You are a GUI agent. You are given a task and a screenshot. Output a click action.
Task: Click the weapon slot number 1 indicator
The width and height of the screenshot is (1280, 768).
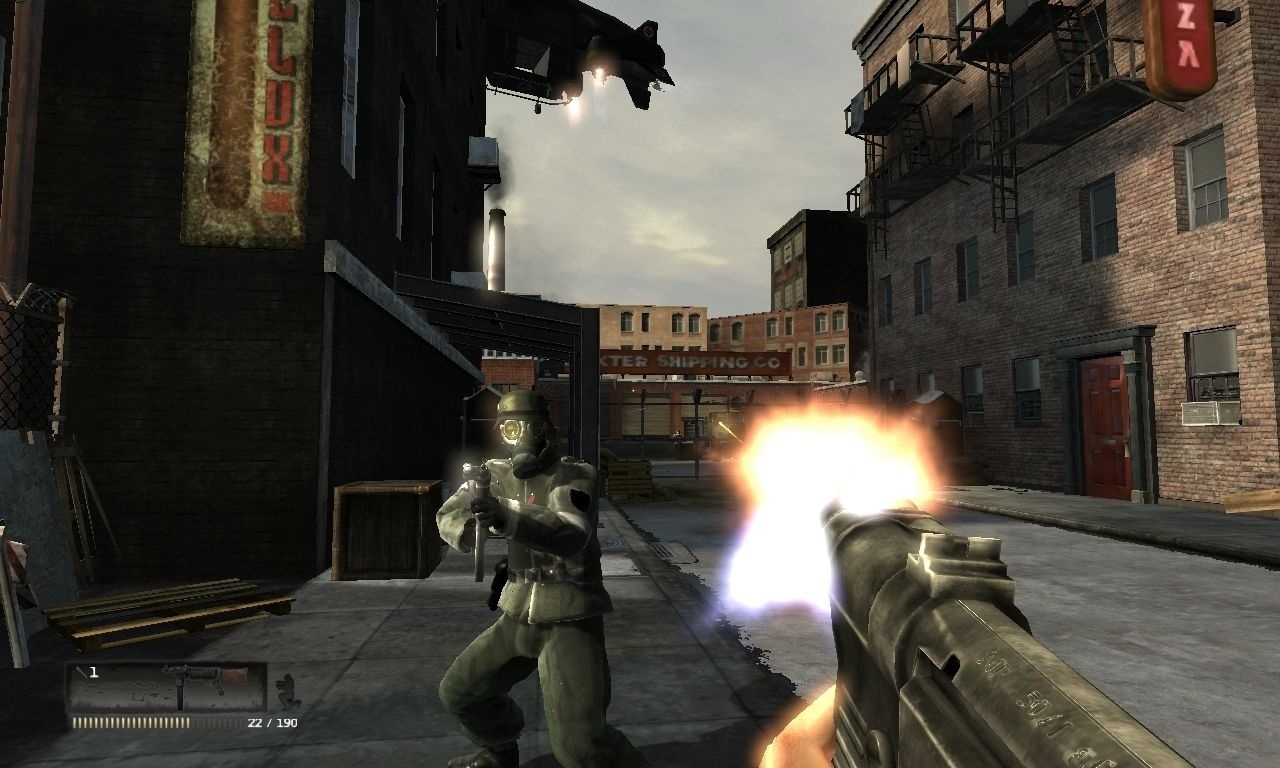tap(93, 671)
